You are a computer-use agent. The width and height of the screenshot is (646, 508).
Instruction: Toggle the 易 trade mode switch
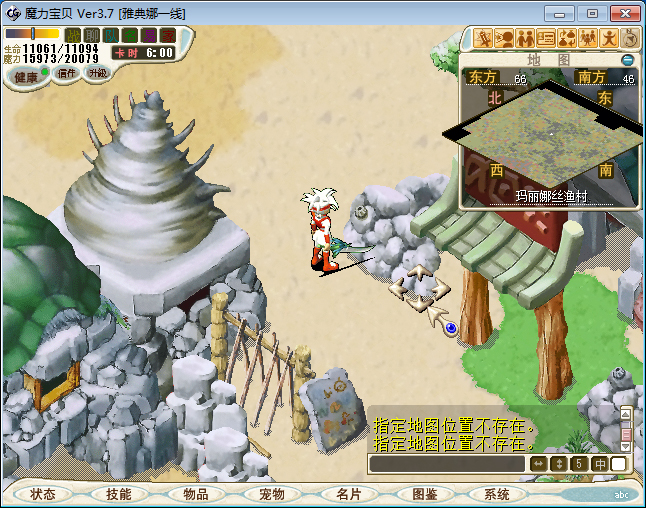(149, 36)
